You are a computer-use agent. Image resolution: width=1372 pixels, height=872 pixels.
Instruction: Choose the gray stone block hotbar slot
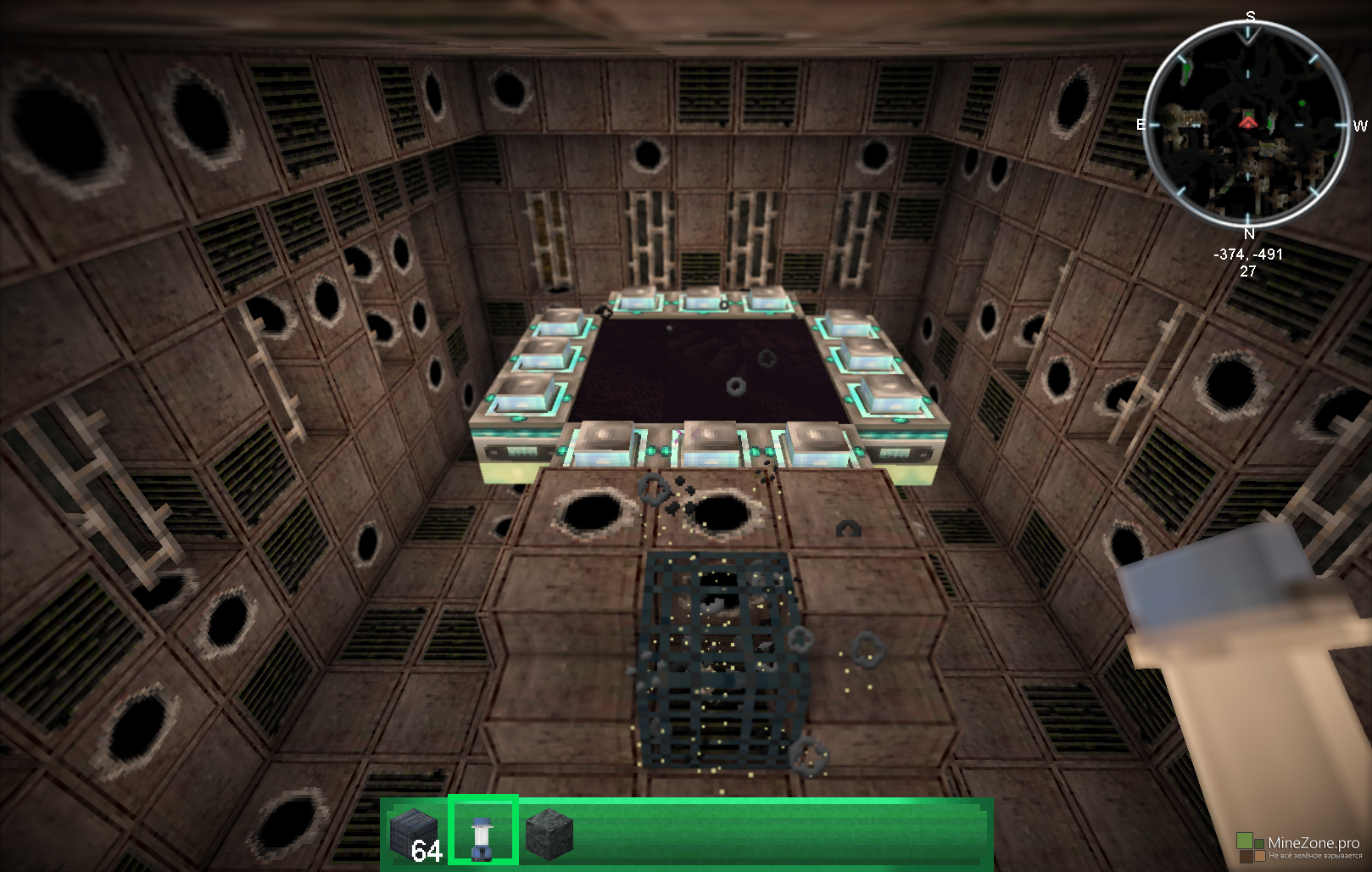tap(549, 833)
